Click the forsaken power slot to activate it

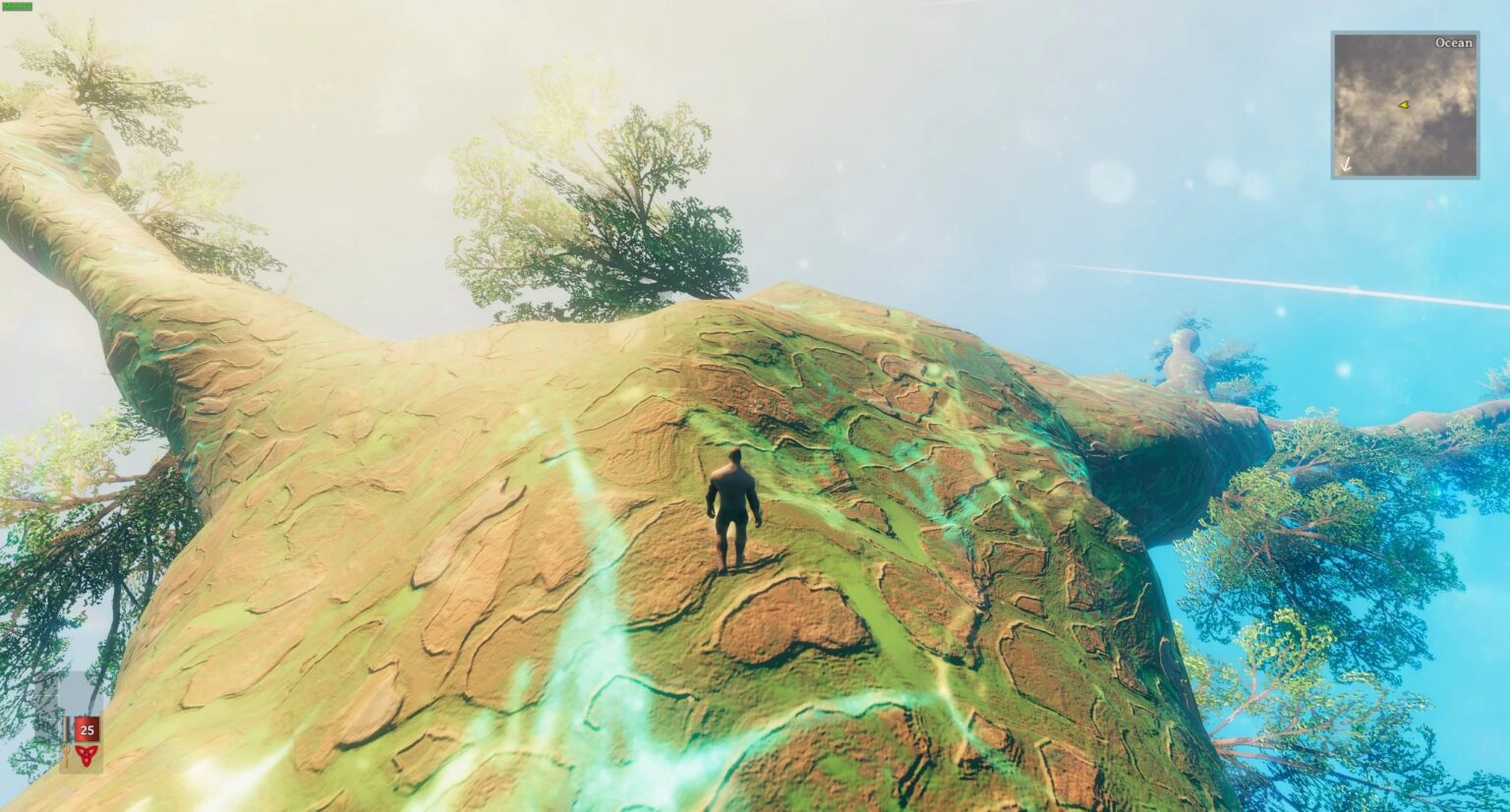(x=86, y=755)
